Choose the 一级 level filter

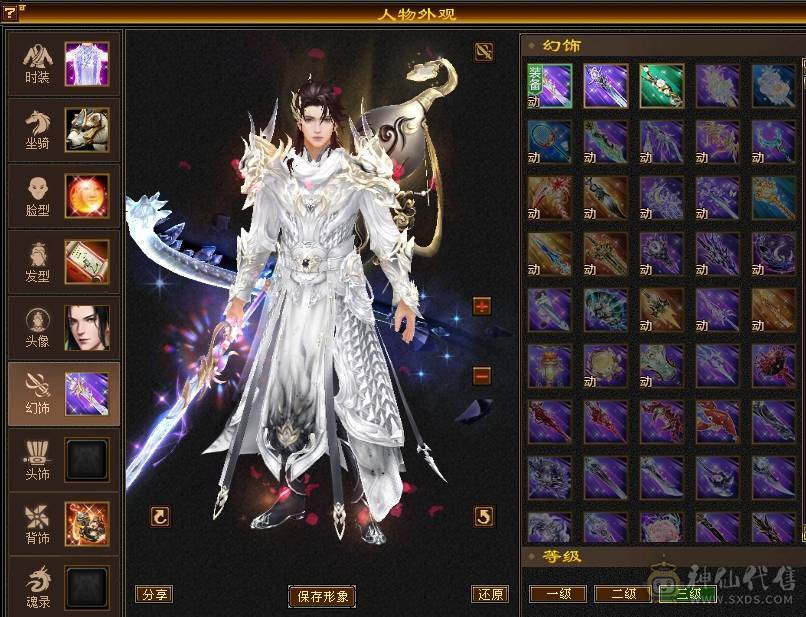558,593
